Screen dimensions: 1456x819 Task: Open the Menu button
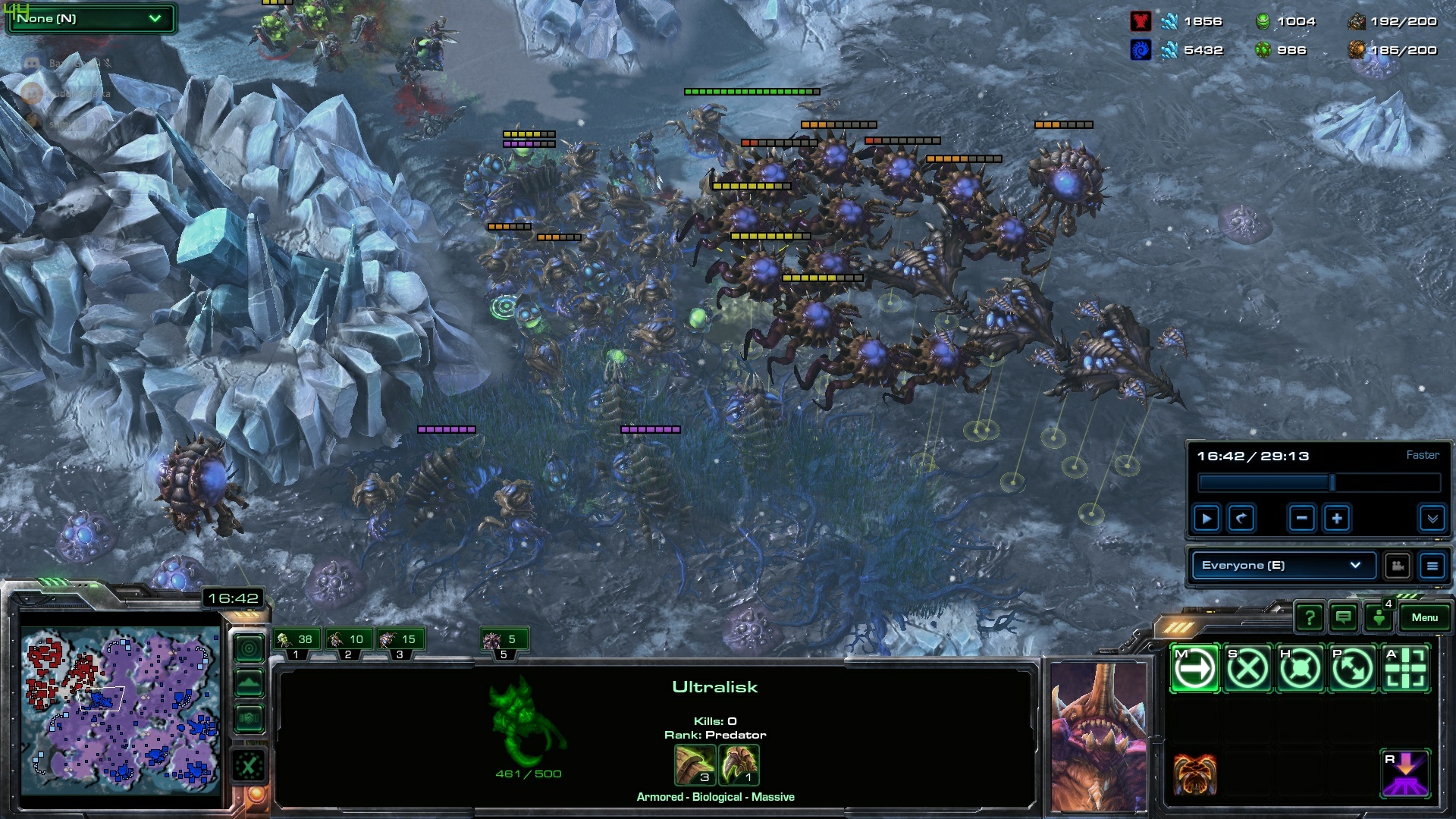[x=1425, y=617]
